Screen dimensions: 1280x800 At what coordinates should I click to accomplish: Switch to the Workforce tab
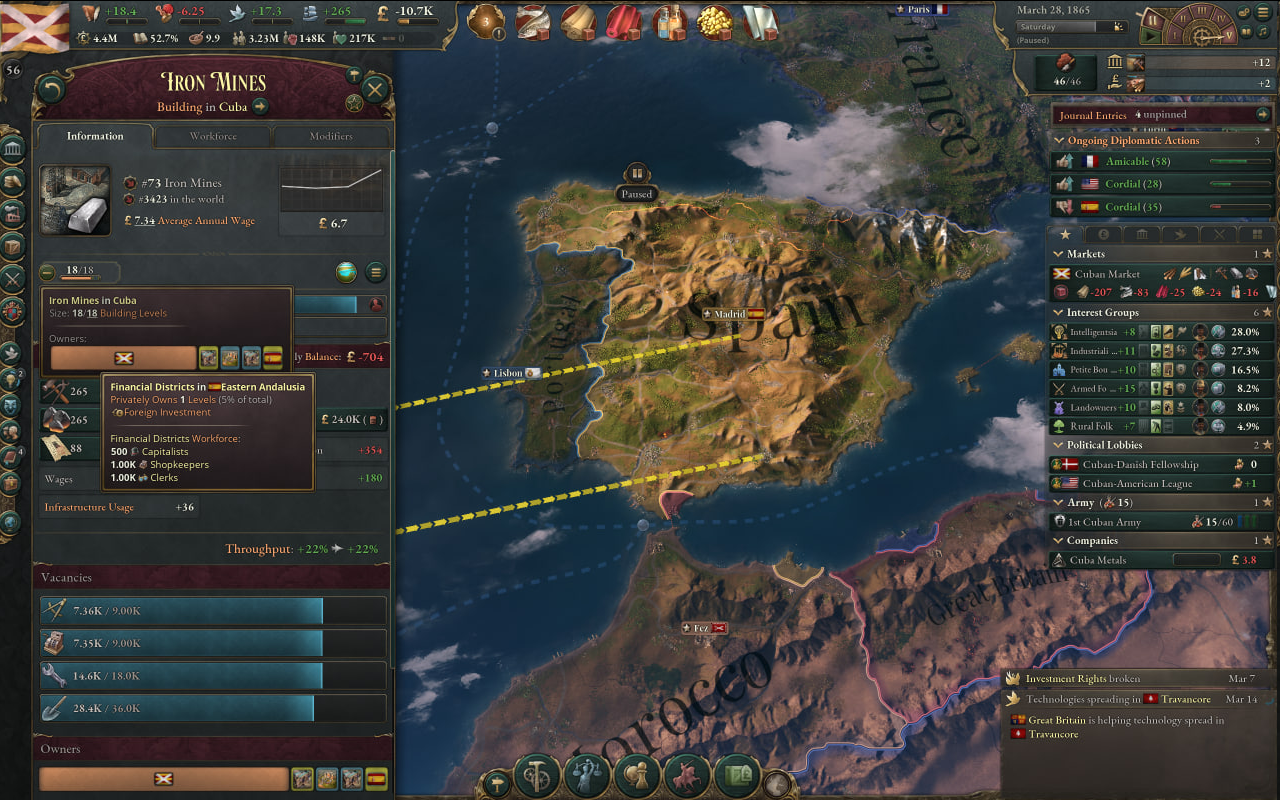pyautogui.click(x=214, y=136)
